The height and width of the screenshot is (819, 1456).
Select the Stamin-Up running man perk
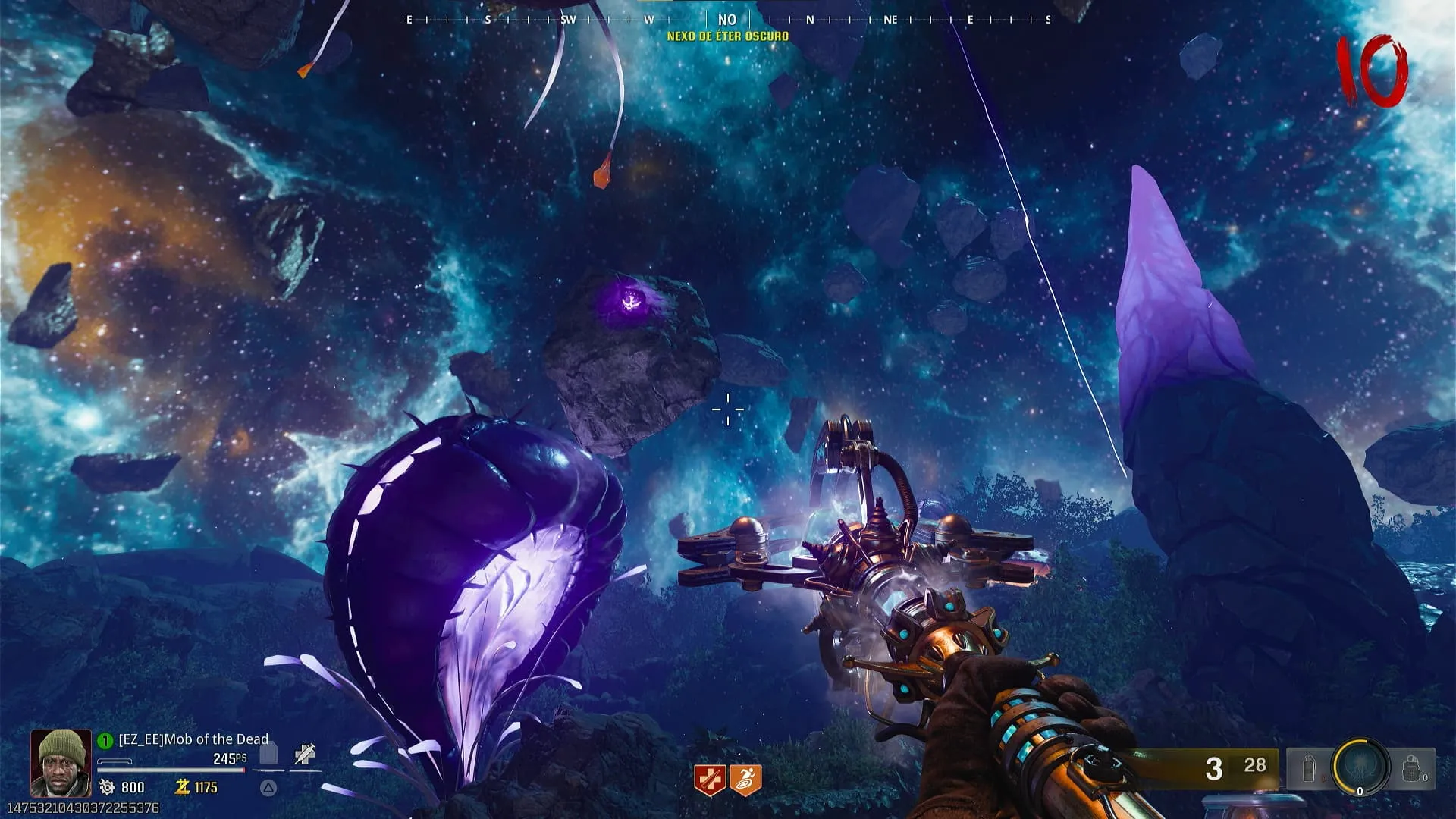pos(745,780)
